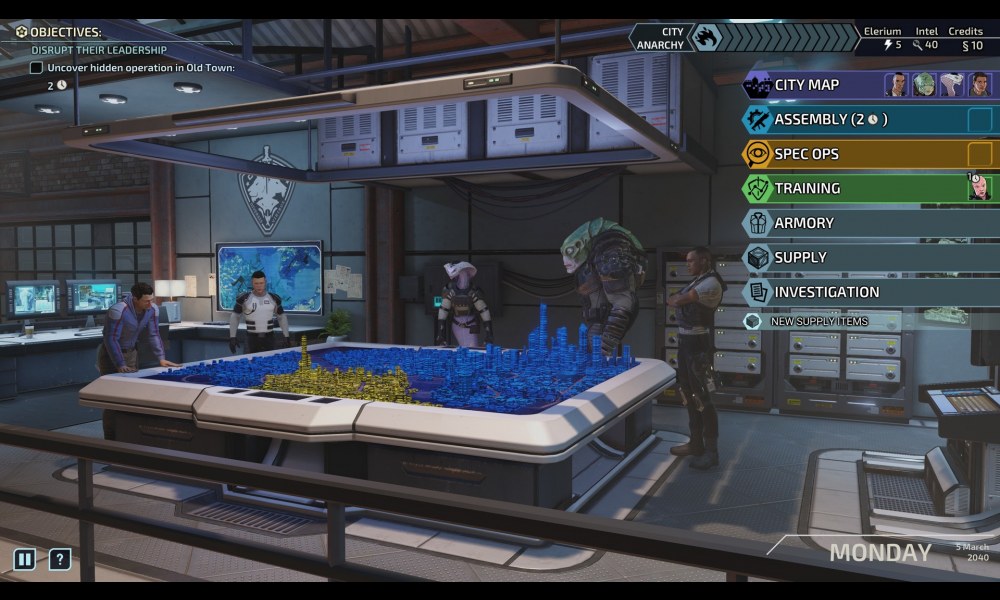Pause the game with the pause button
The image size is (1000, 600).
[x=24, y=559]
